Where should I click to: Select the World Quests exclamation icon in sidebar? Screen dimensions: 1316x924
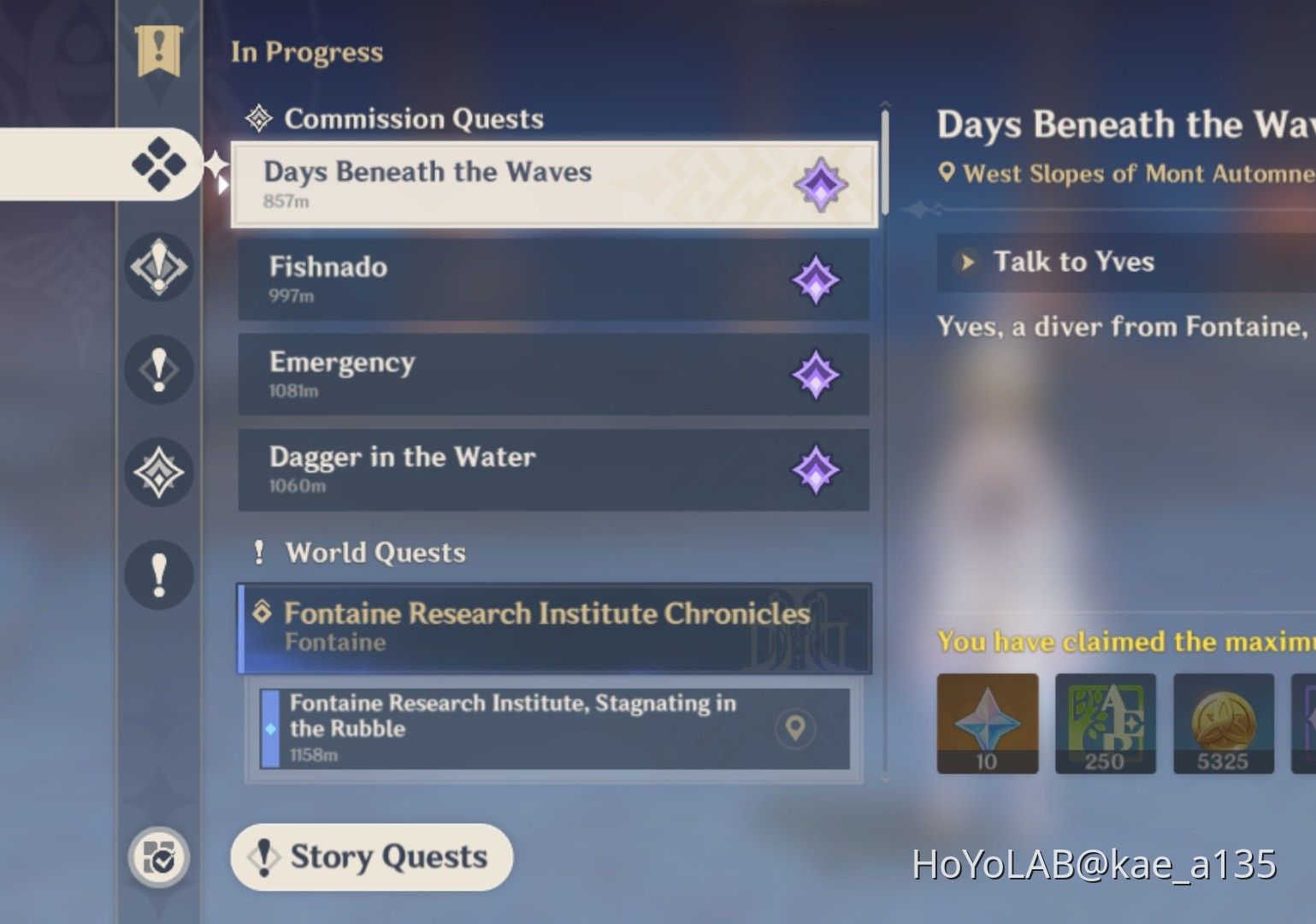point(157,574)
